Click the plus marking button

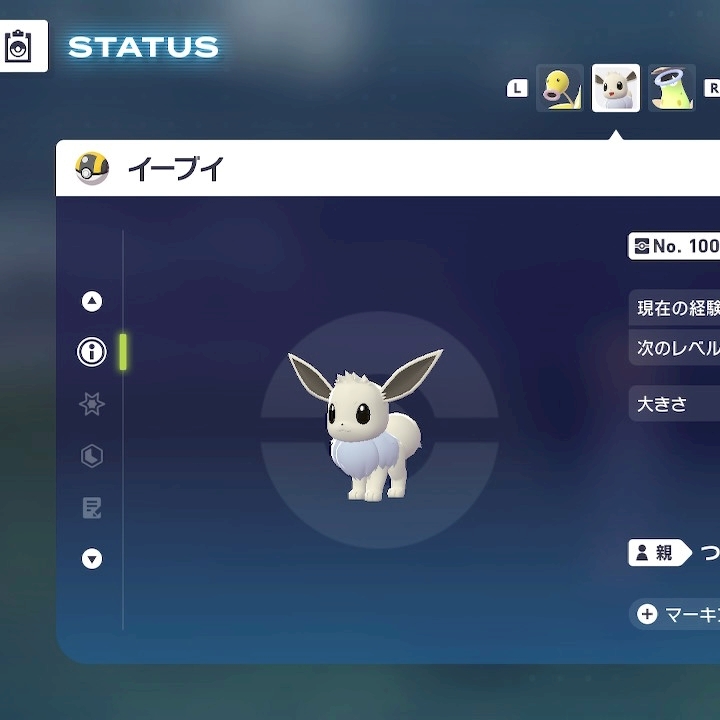click(647, 614)
